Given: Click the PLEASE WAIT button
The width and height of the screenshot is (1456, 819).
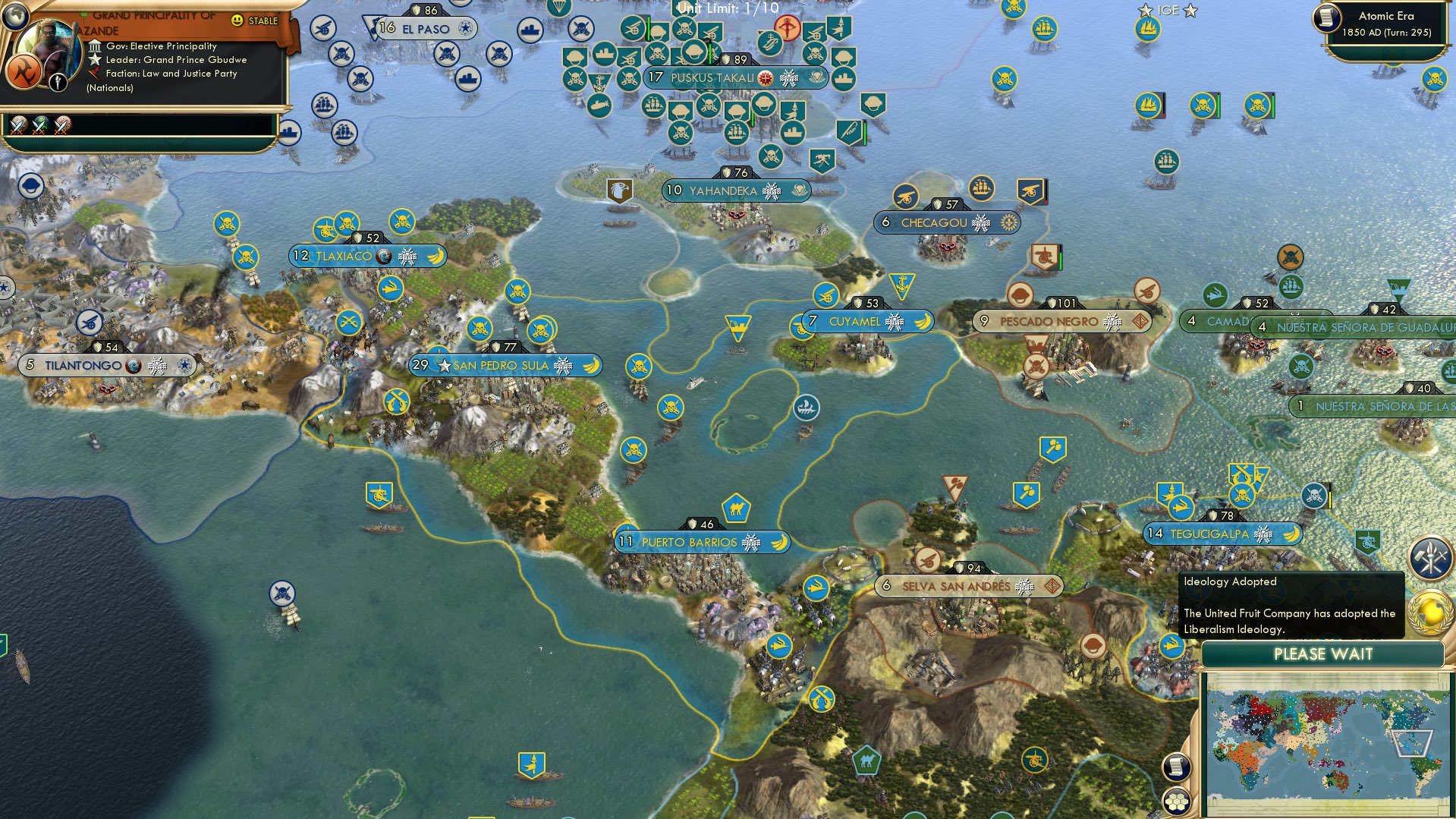Looking at the screenshot, I should pyautogui.click(x=1324, y=654).
